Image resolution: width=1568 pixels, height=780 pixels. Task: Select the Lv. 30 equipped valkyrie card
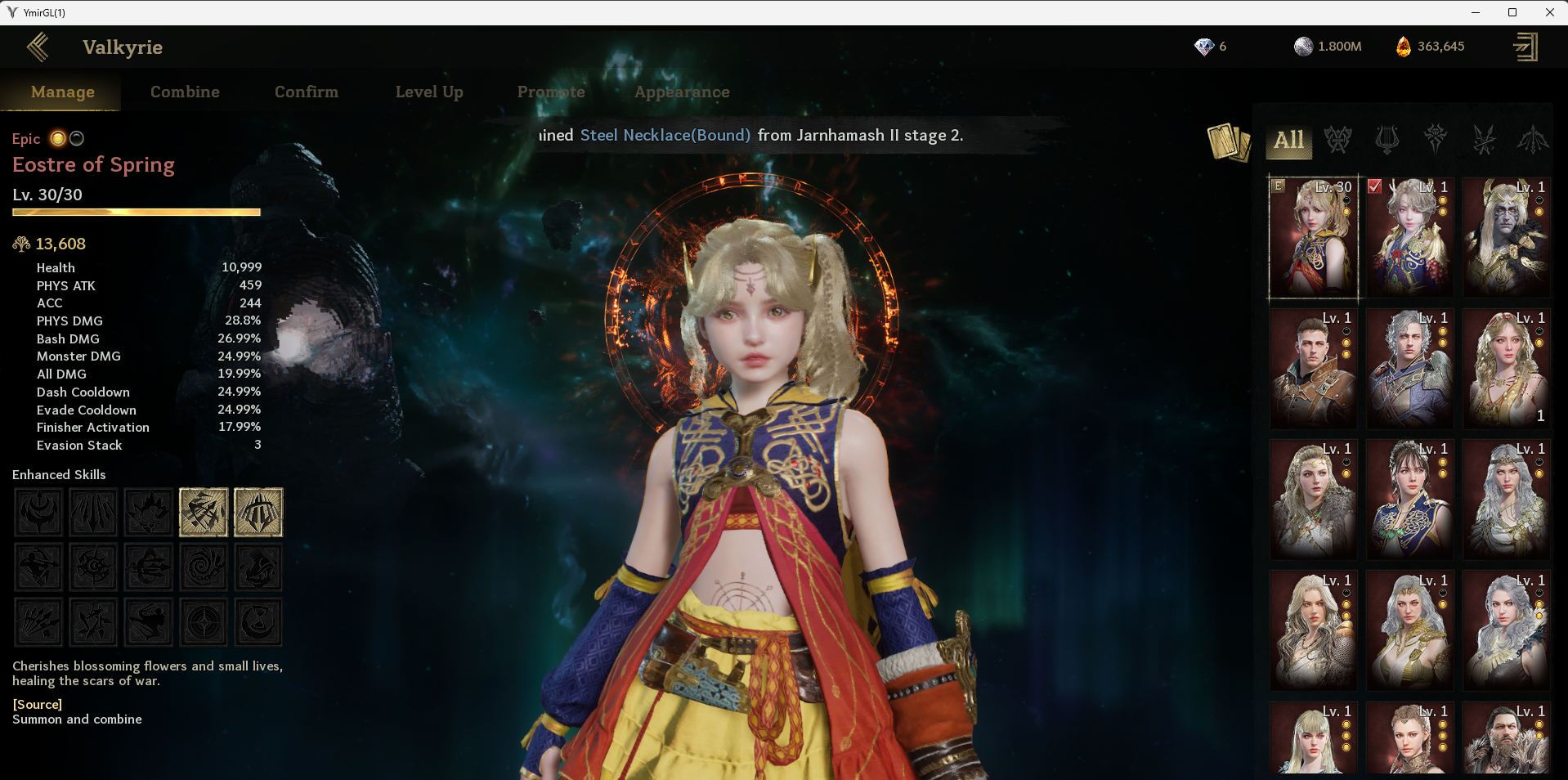coord(1313,236)
